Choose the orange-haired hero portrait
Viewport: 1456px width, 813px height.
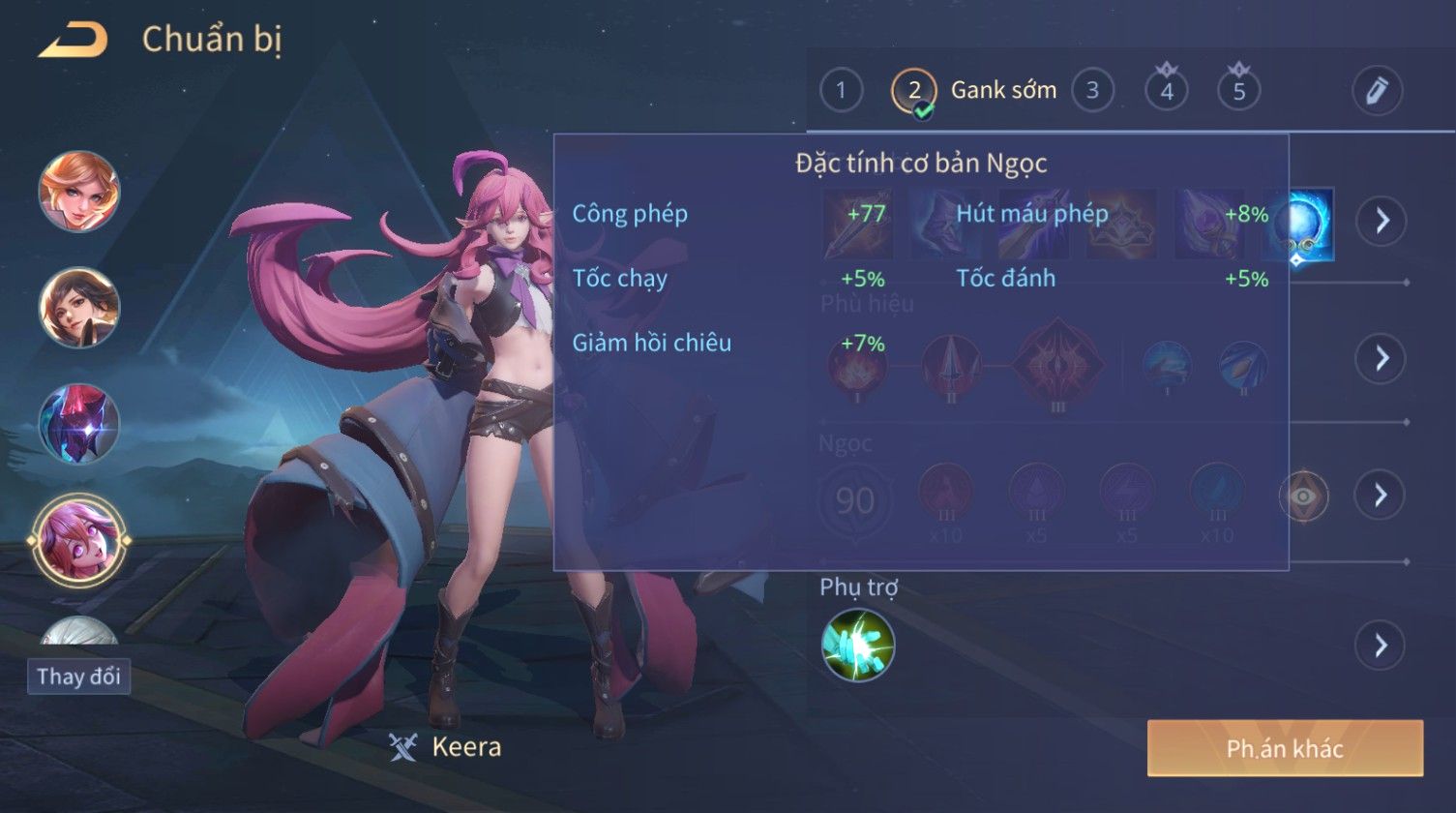(79, 192)
